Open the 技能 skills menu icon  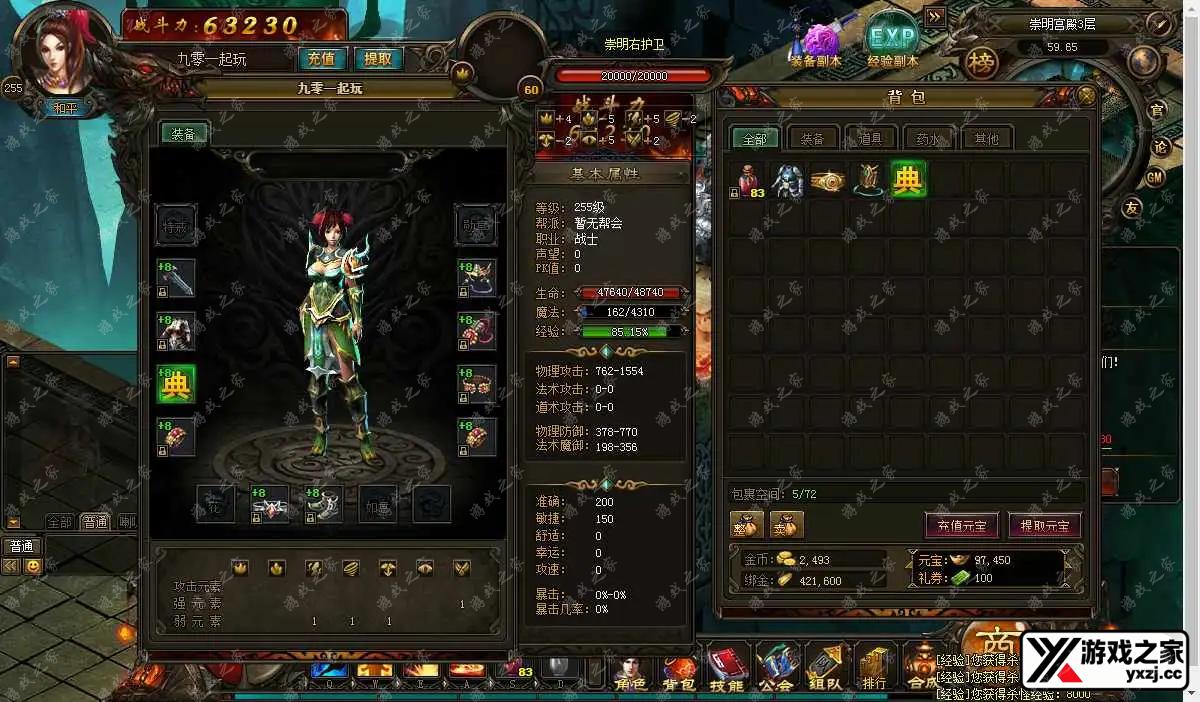tap(727, 666)
